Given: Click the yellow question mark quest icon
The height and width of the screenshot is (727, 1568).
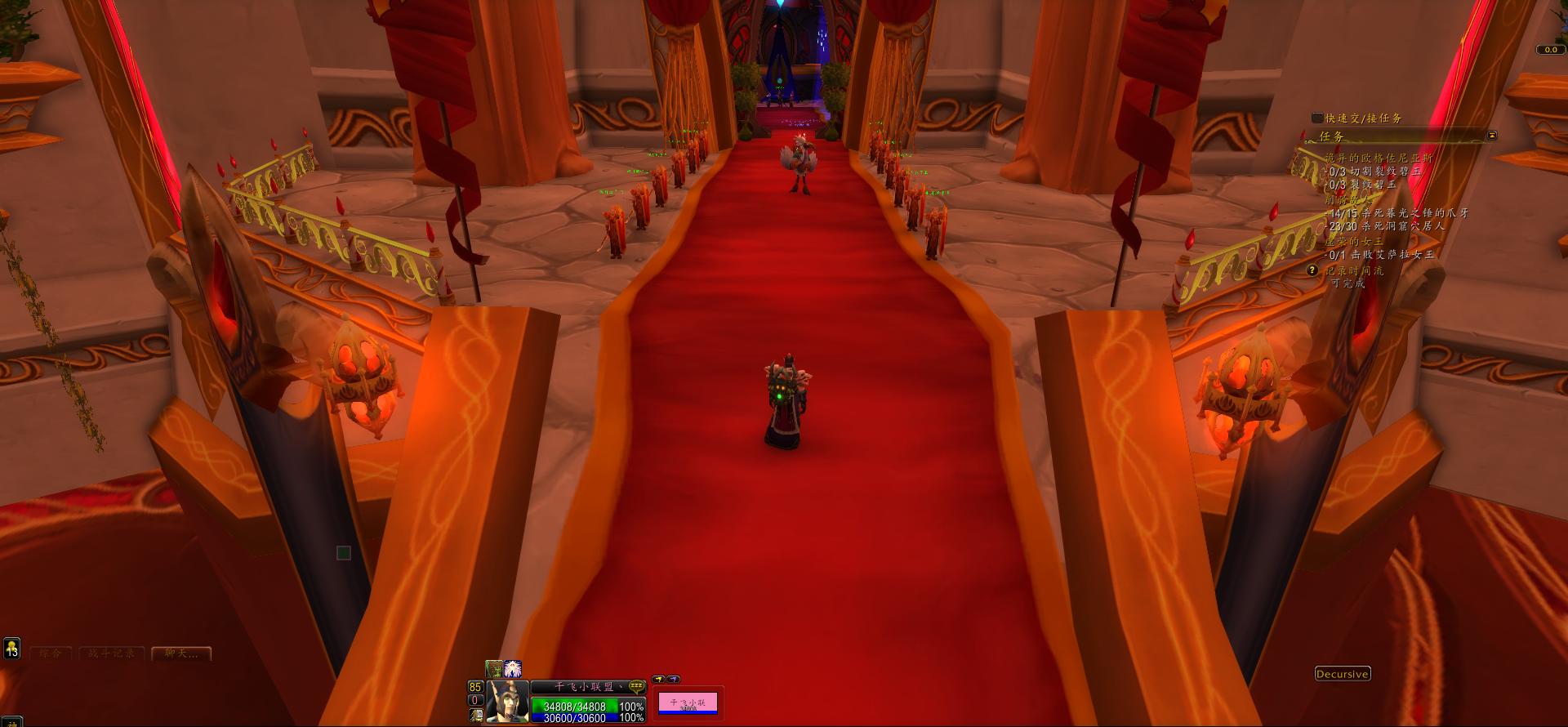Looking at the screenshot, I should click(x=1312, y=270).
